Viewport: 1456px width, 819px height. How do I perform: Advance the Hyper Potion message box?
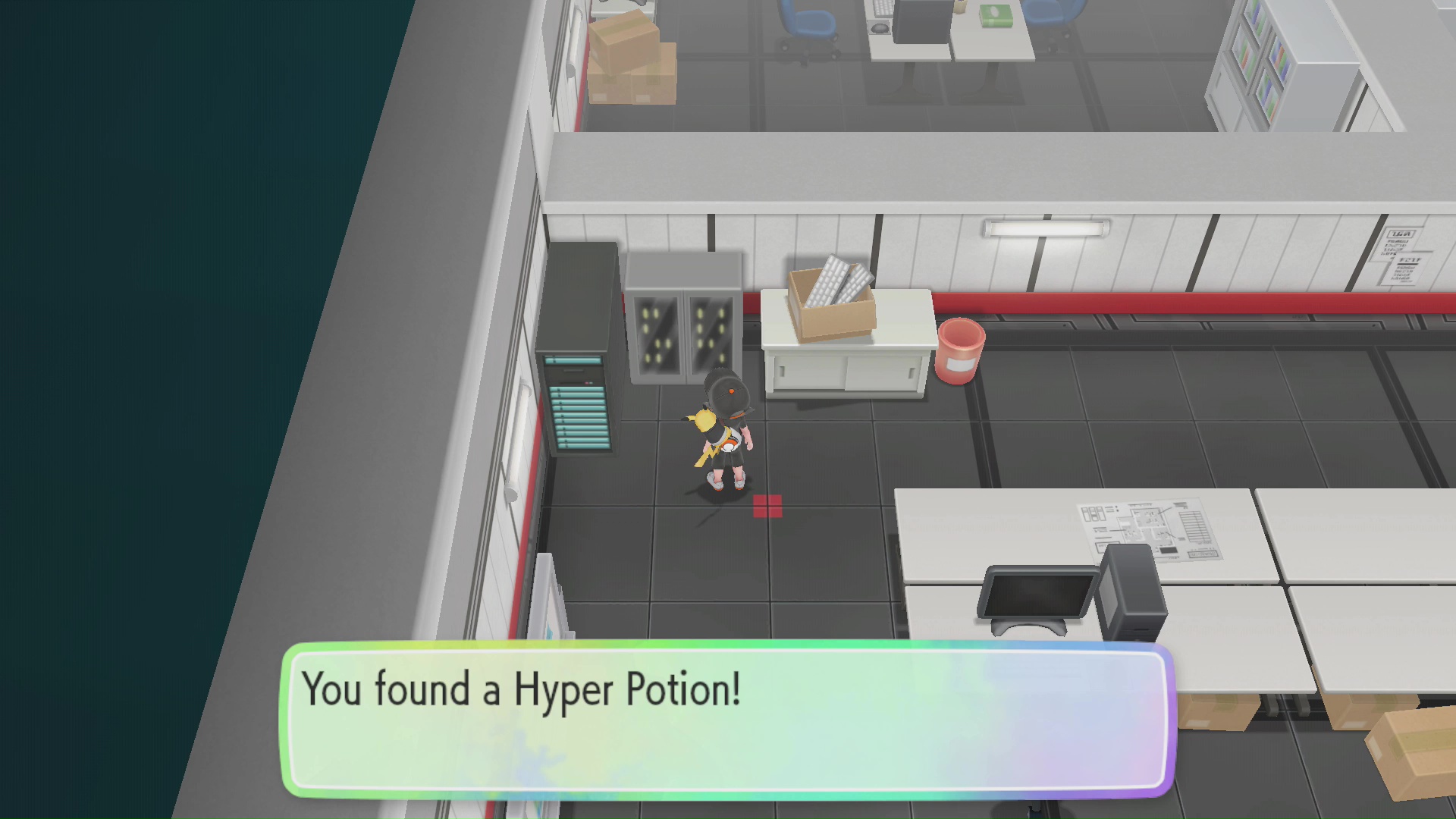click(x=728, y=720)
